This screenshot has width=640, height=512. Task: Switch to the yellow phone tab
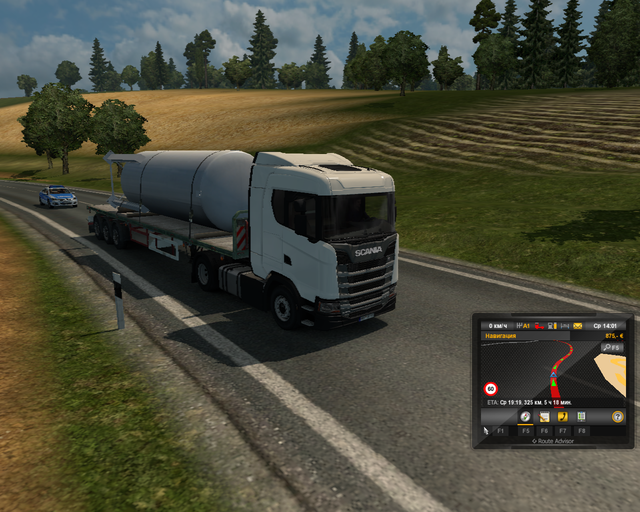(x=563, y=415)
